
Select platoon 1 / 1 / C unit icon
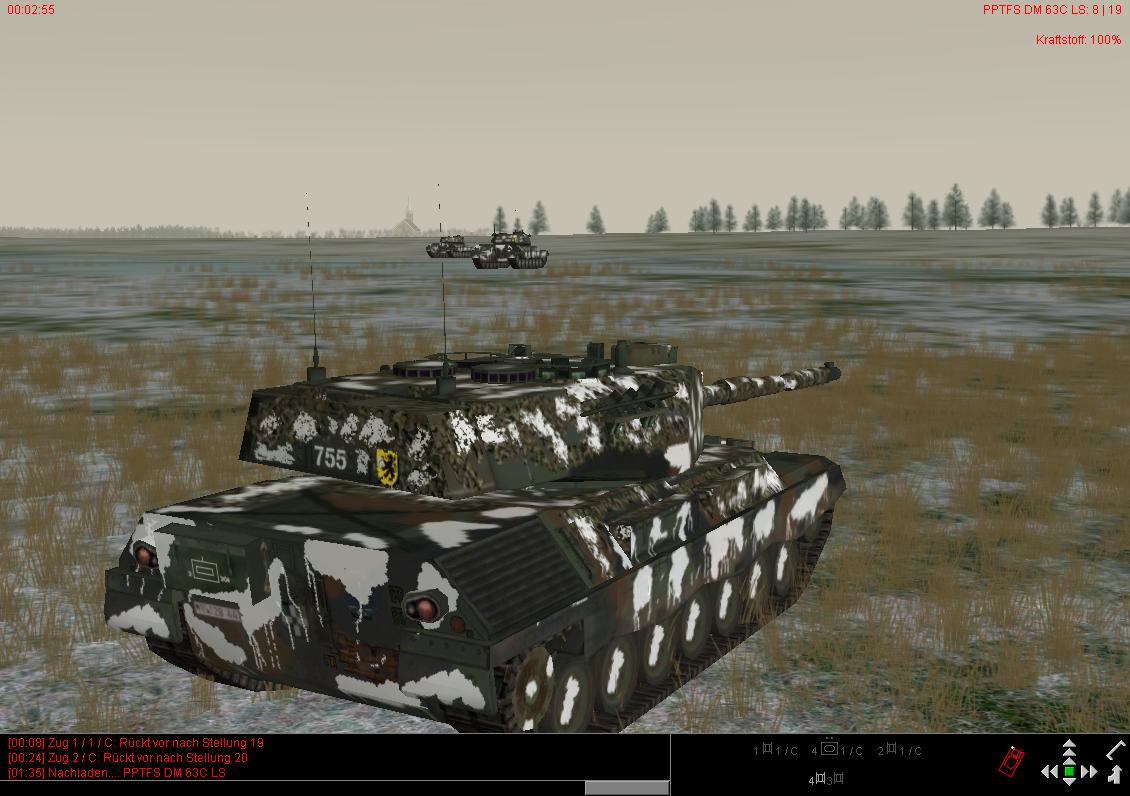(x=767, y=749)
